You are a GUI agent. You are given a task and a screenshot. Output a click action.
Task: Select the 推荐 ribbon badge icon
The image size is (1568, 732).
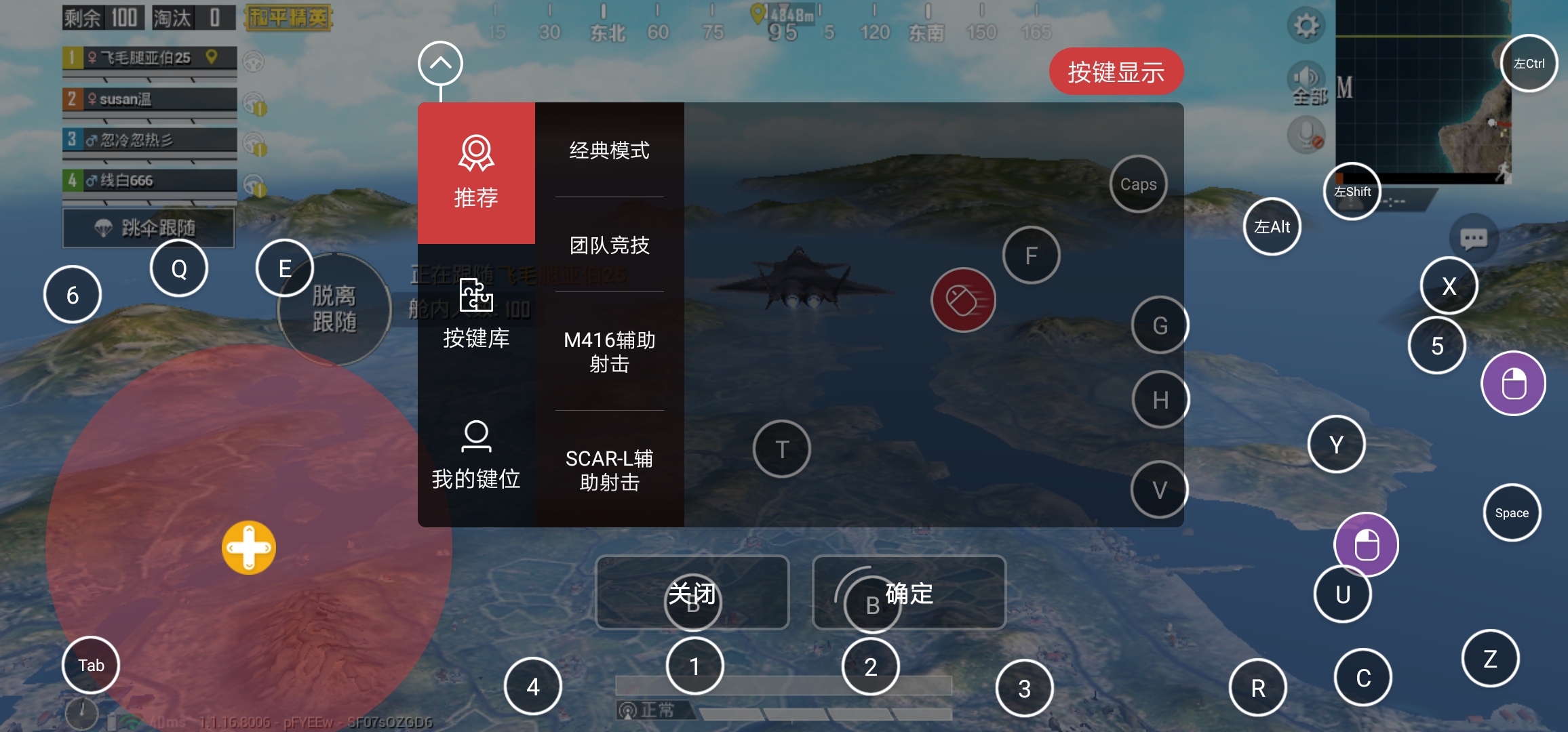(477, 155)
